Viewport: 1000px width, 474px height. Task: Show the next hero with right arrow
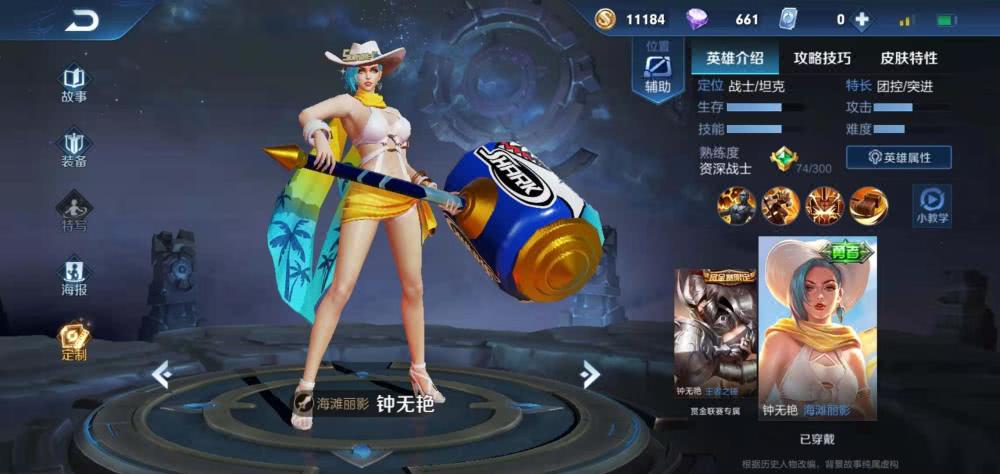tap(590, 374)
